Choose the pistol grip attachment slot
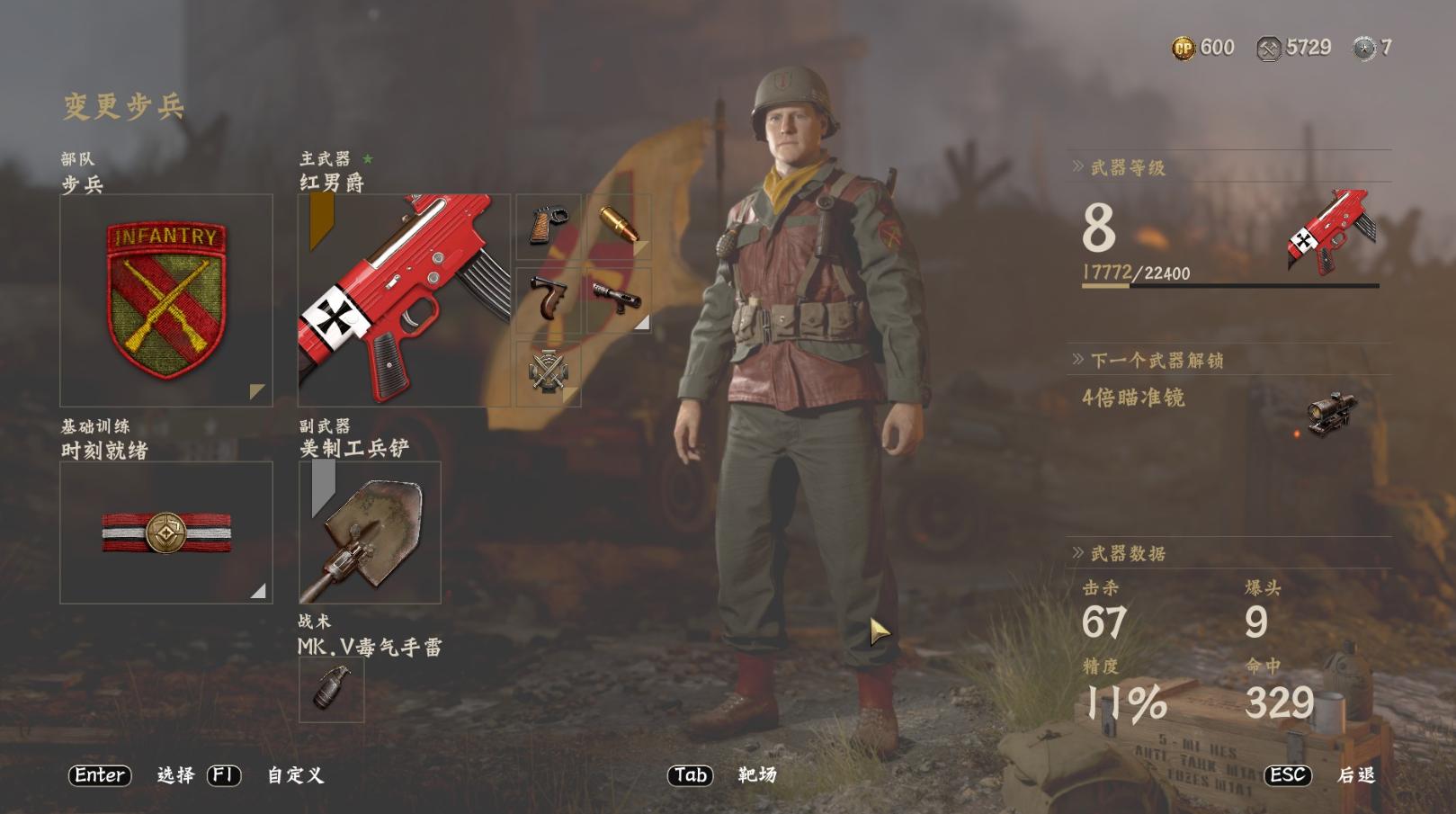The width and height of the screenshot is (1456, 814). click(x=548, y=226)
